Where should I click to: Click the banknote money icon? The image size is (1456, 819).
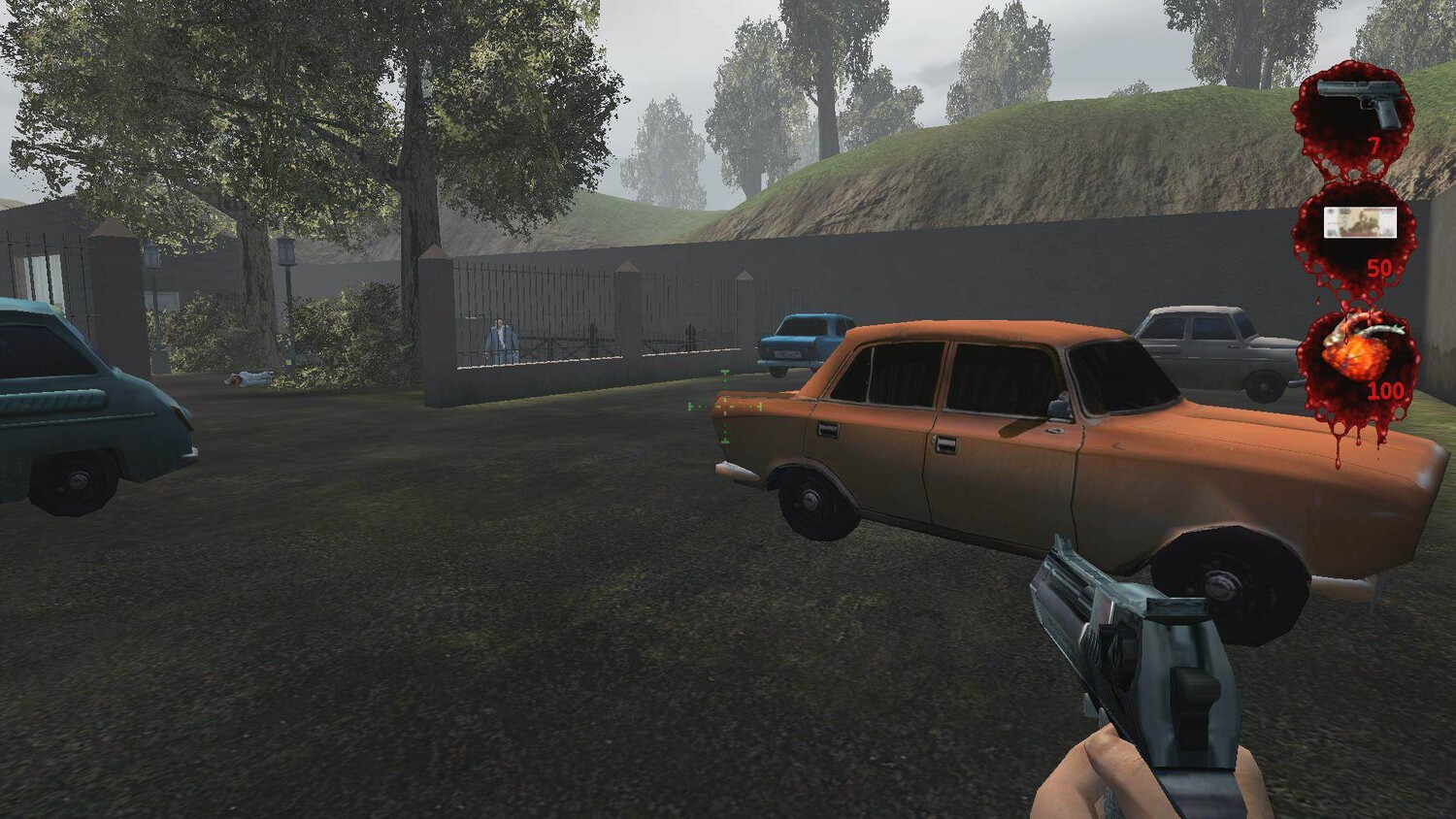pyautogui.click(x=1360, y=222)
